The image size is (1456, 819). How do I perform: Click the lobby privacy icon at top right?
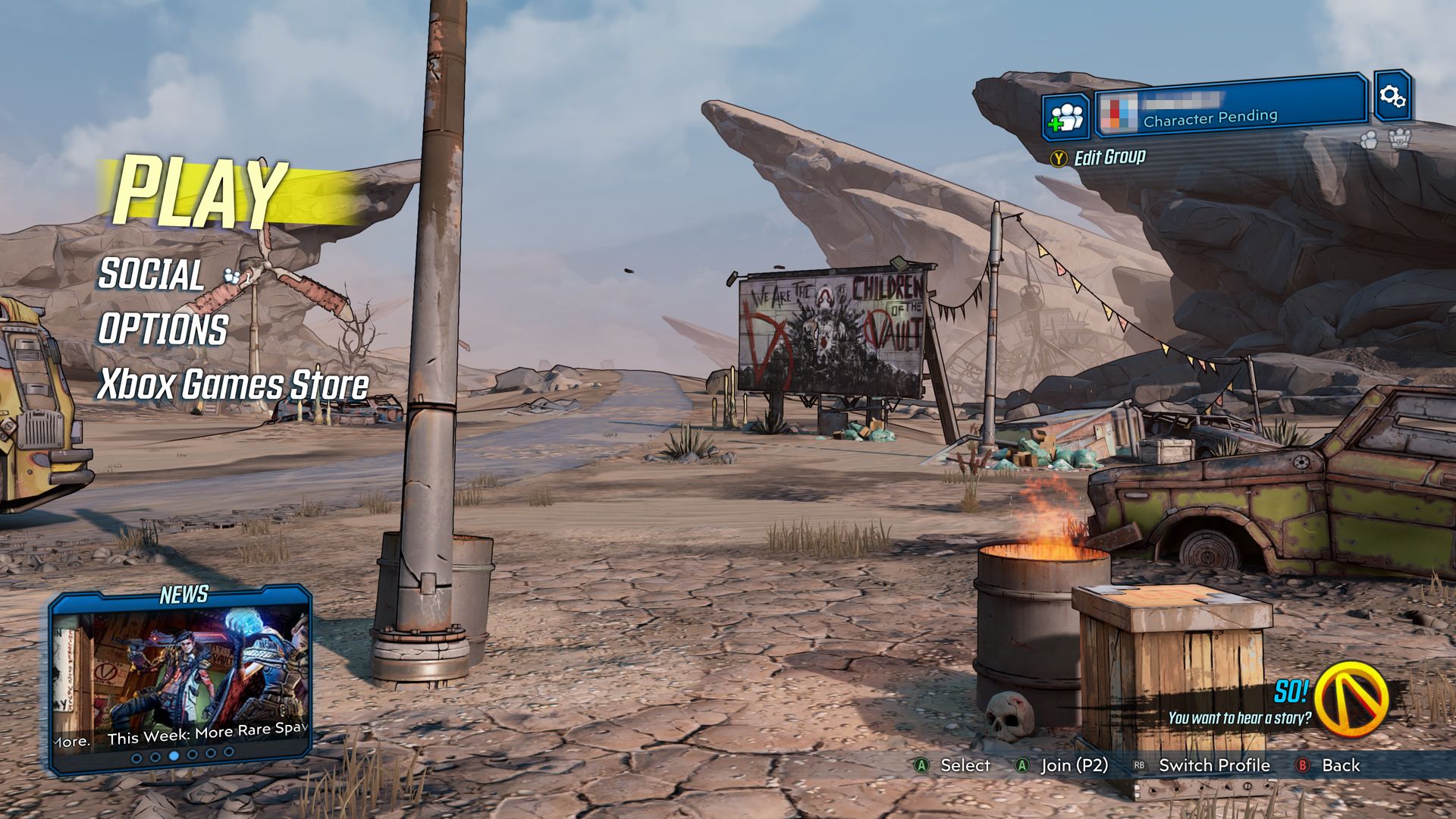[x=1401, y=140]
